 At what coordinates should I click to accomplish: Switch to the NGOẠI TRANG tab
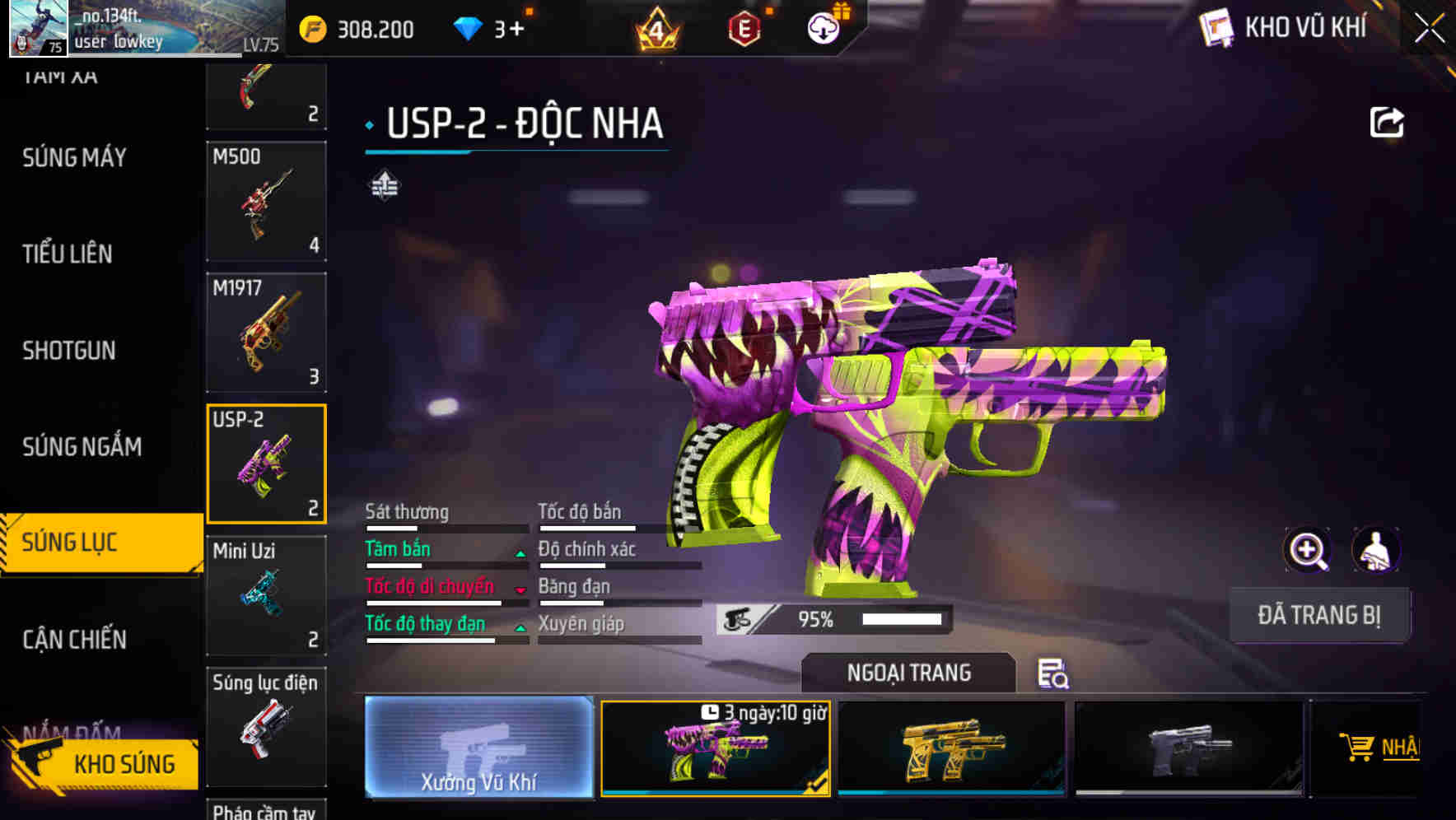point(909,673)
